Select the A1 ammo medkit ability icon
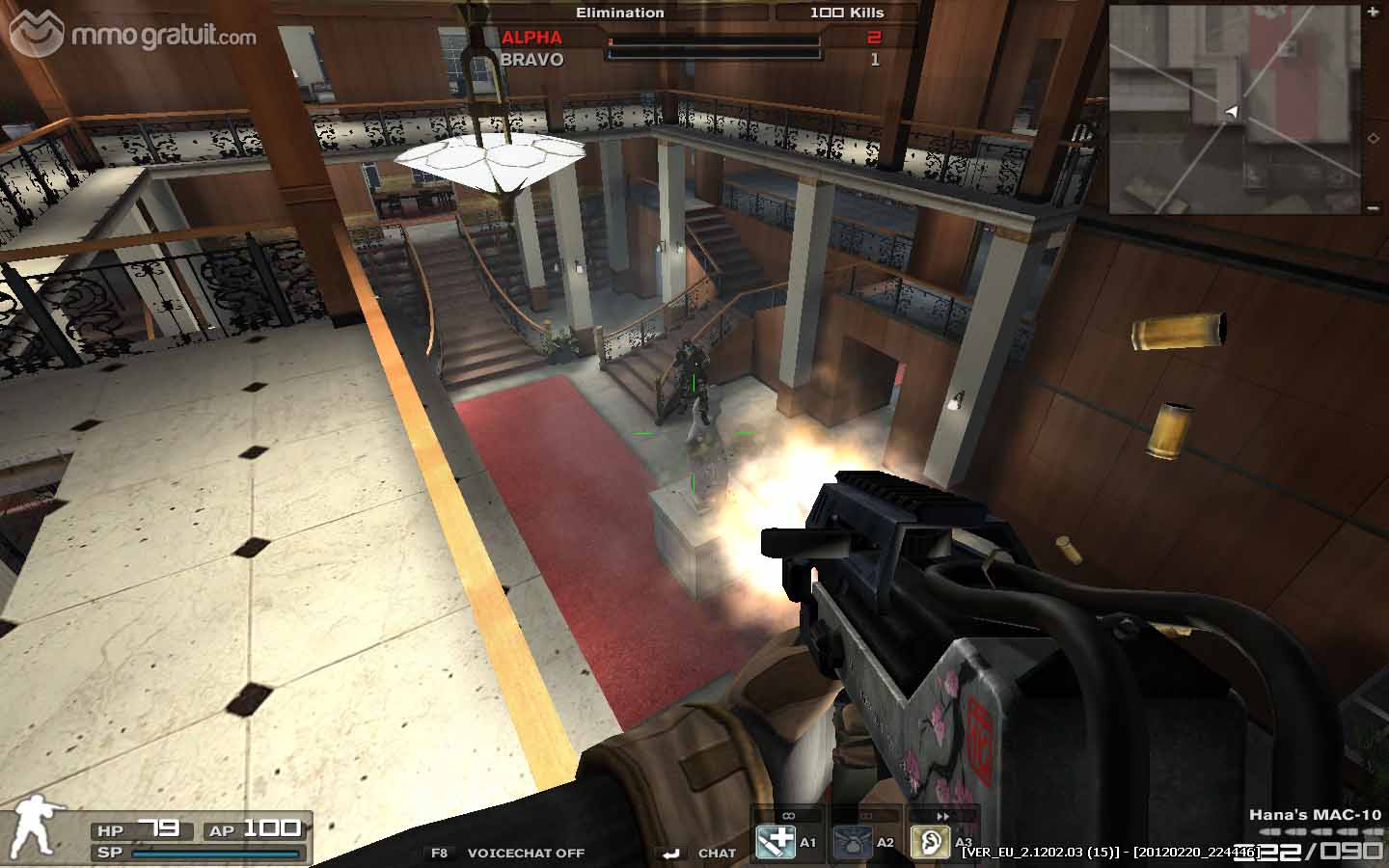 774,842
